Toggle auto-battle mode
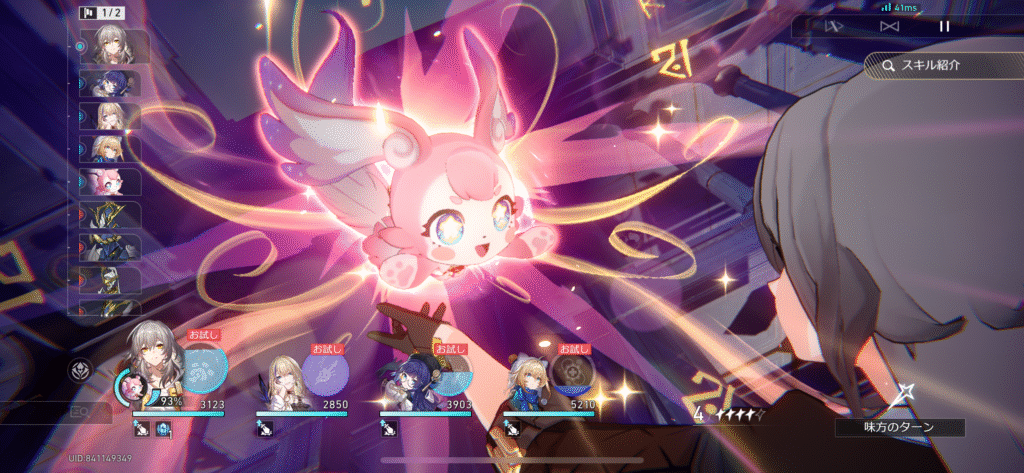Image resolution: width=1024 pixels, height=473 pixels. click(x=832, y=27)
